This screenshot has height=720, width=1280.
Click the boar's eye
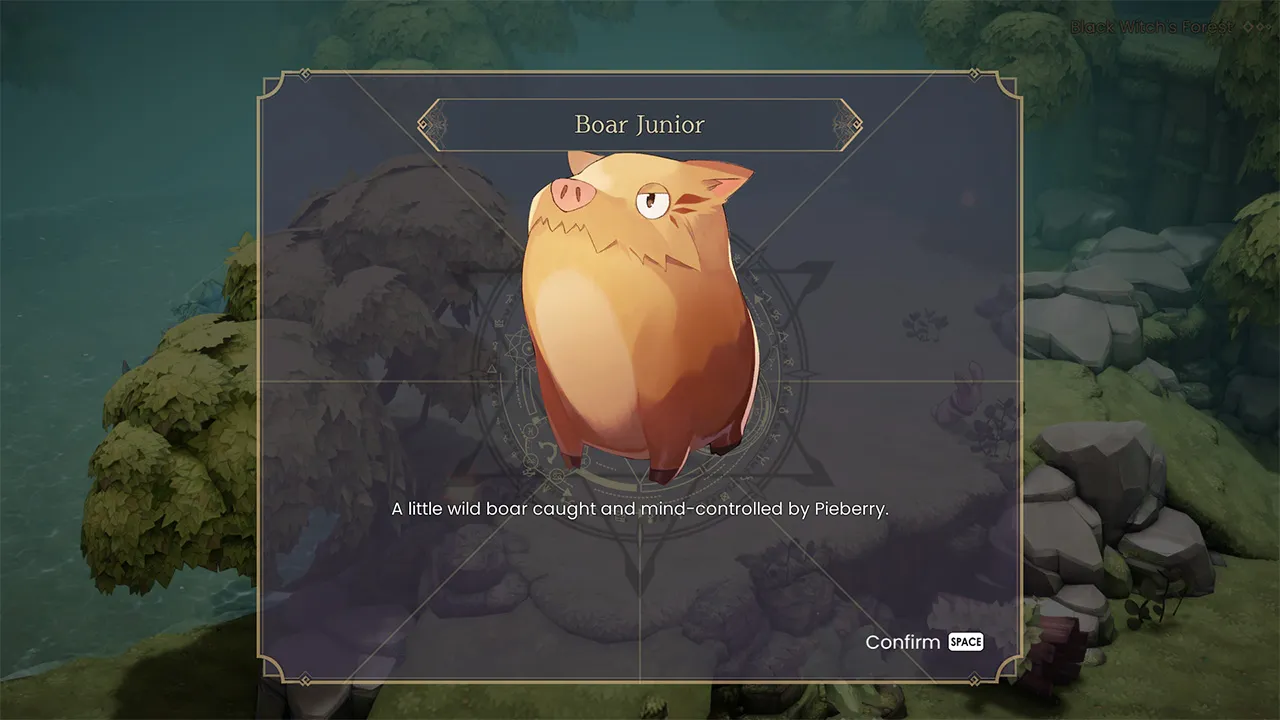655,202
